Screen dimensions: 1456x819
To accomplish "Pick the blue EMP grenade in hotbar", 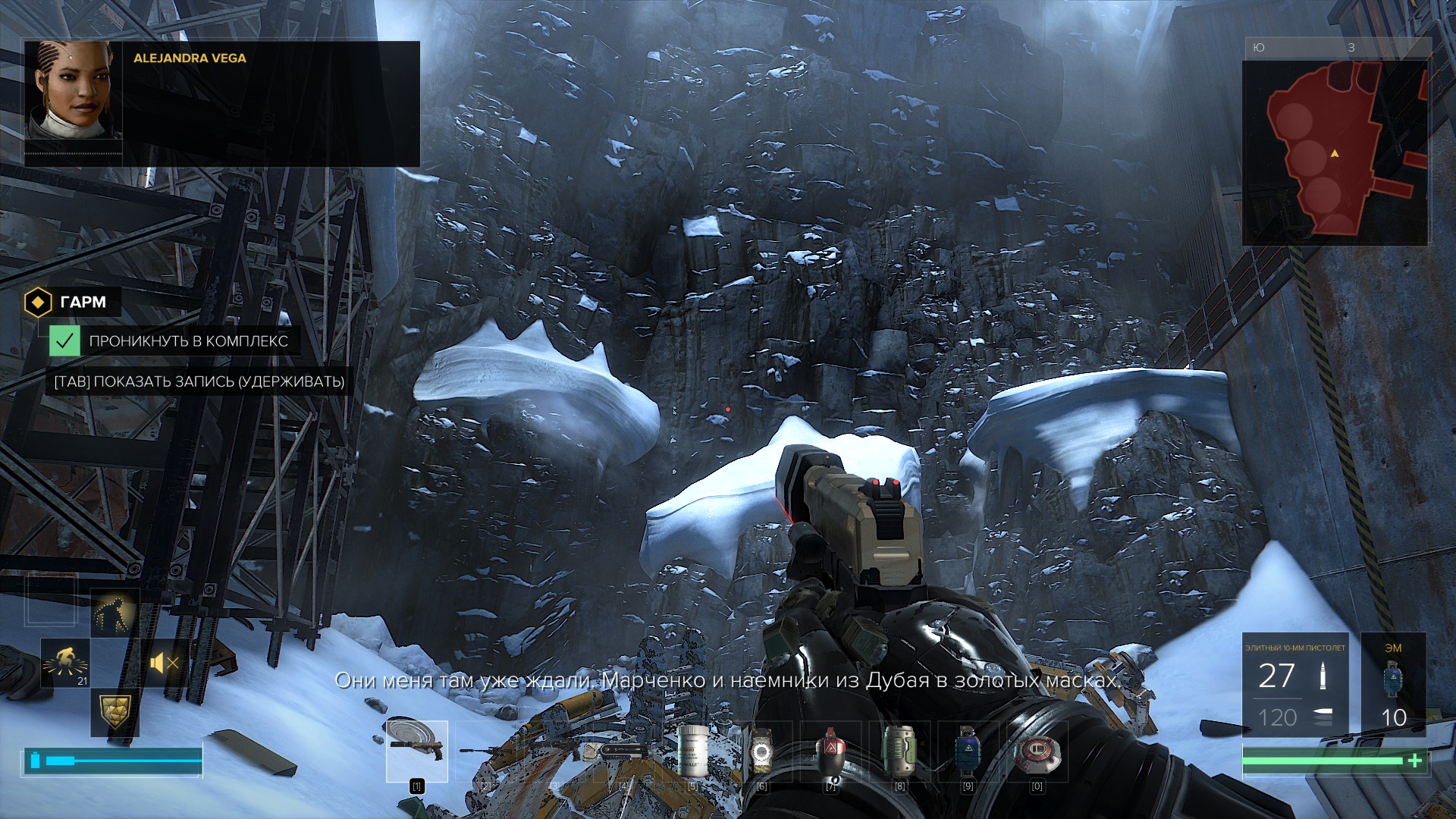I will pos(968,752).
